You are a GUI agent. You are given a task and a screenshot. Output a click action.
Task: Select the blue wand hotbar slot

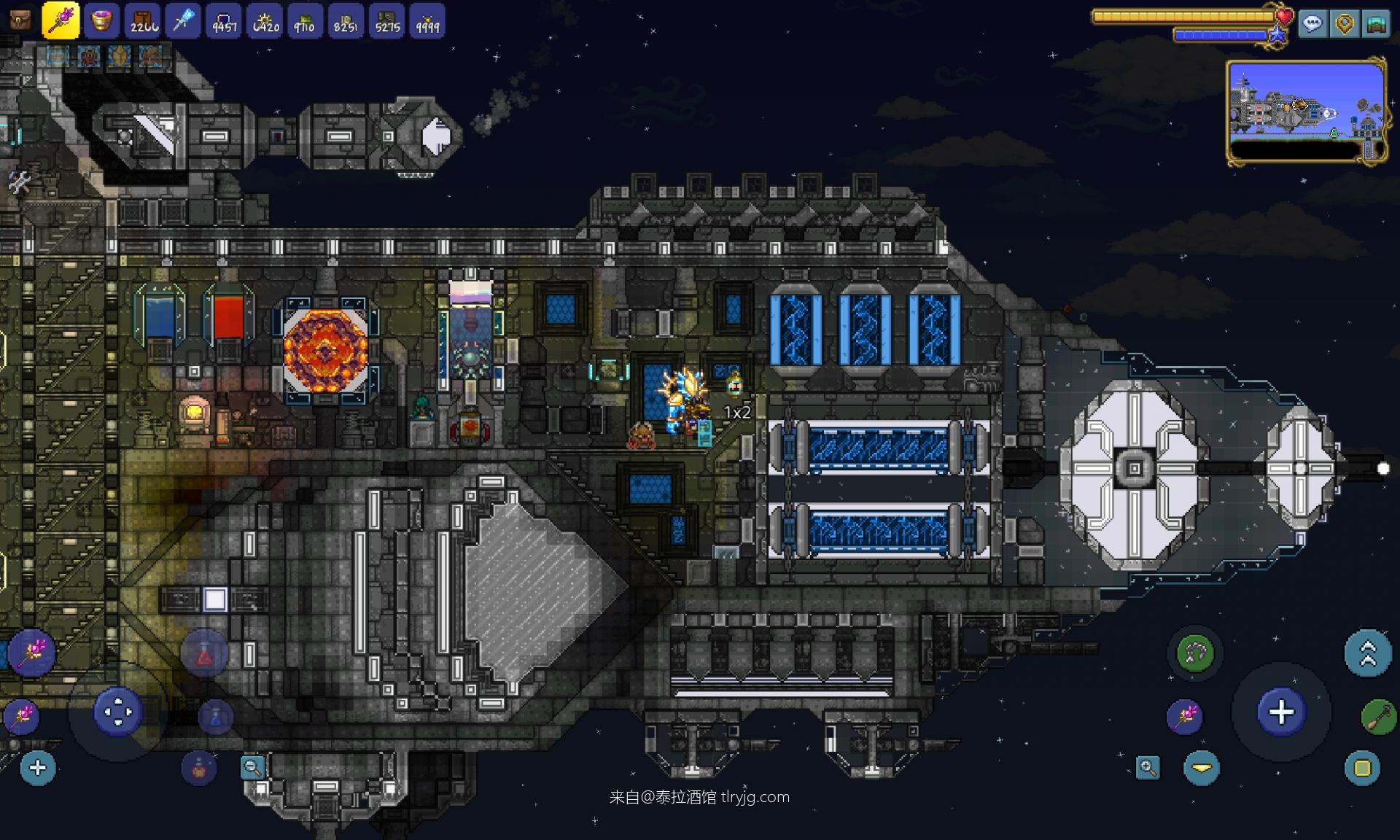coord(183,20)
